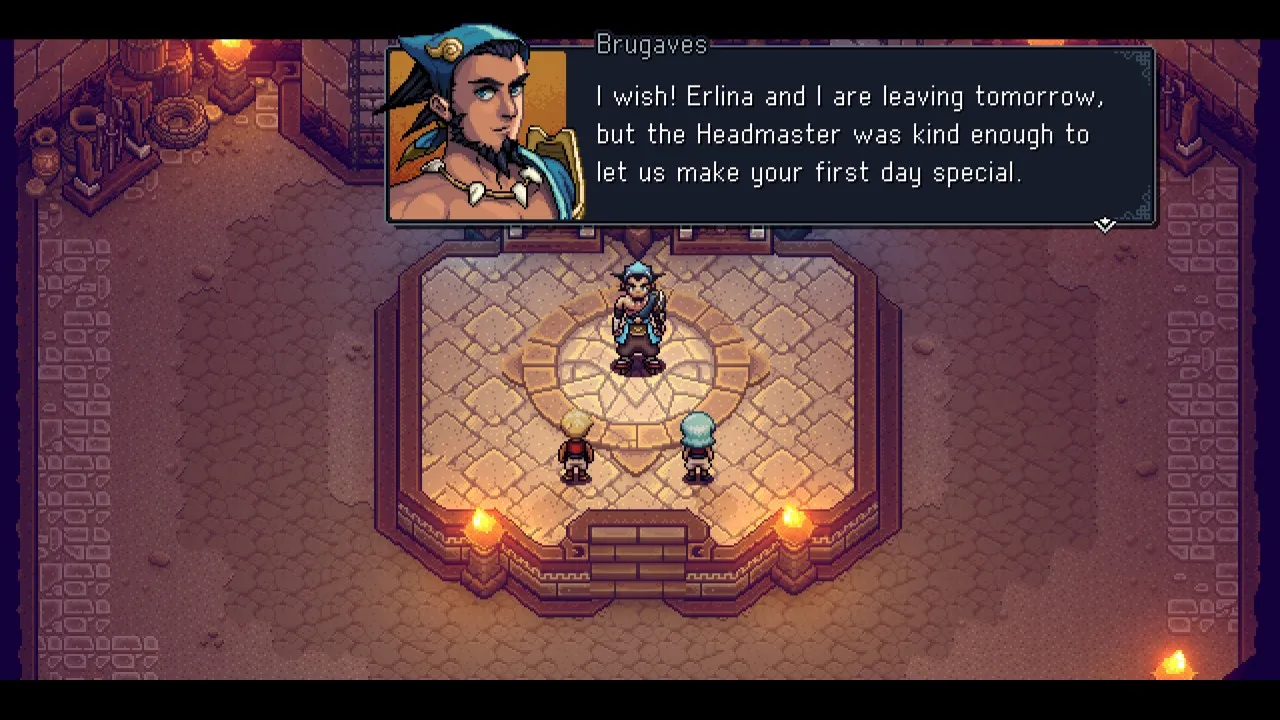
Task: Advance dialogue with the continue arrow
Action: 1104,224
